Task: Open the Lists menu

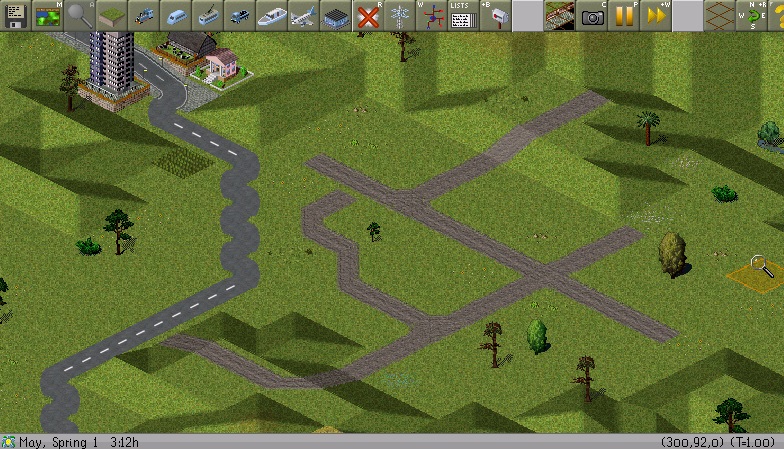Action: coord(461,15)
